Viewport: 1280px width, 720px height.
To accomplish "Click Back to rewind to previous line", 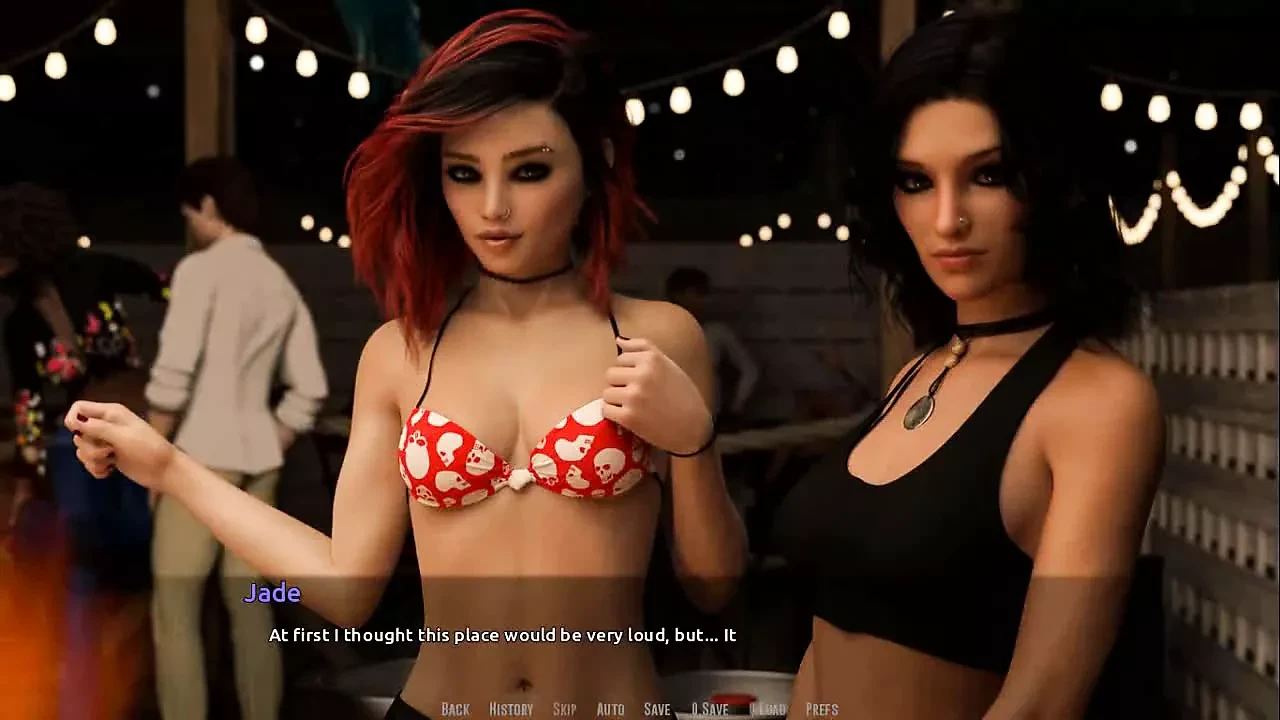I will click(453, 708).
